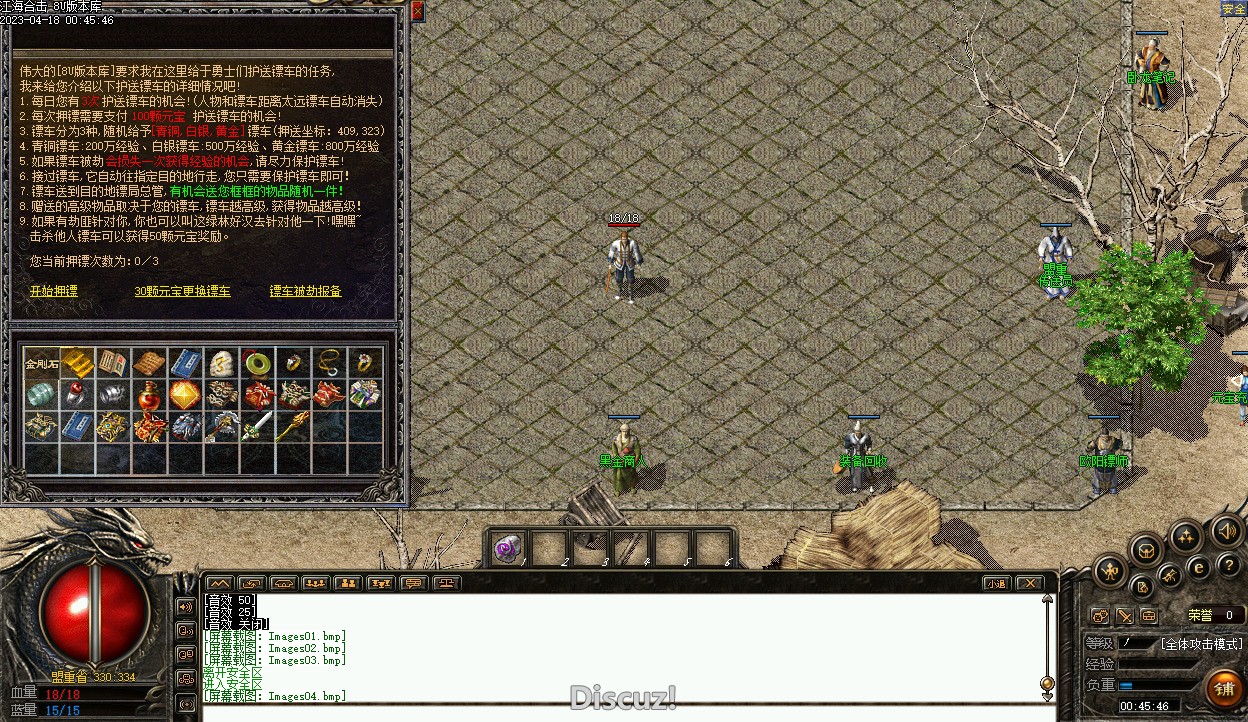Open the skills button with sparkle stars
The width and height of the screenshot is (1248, 722).
point(1186,537)
